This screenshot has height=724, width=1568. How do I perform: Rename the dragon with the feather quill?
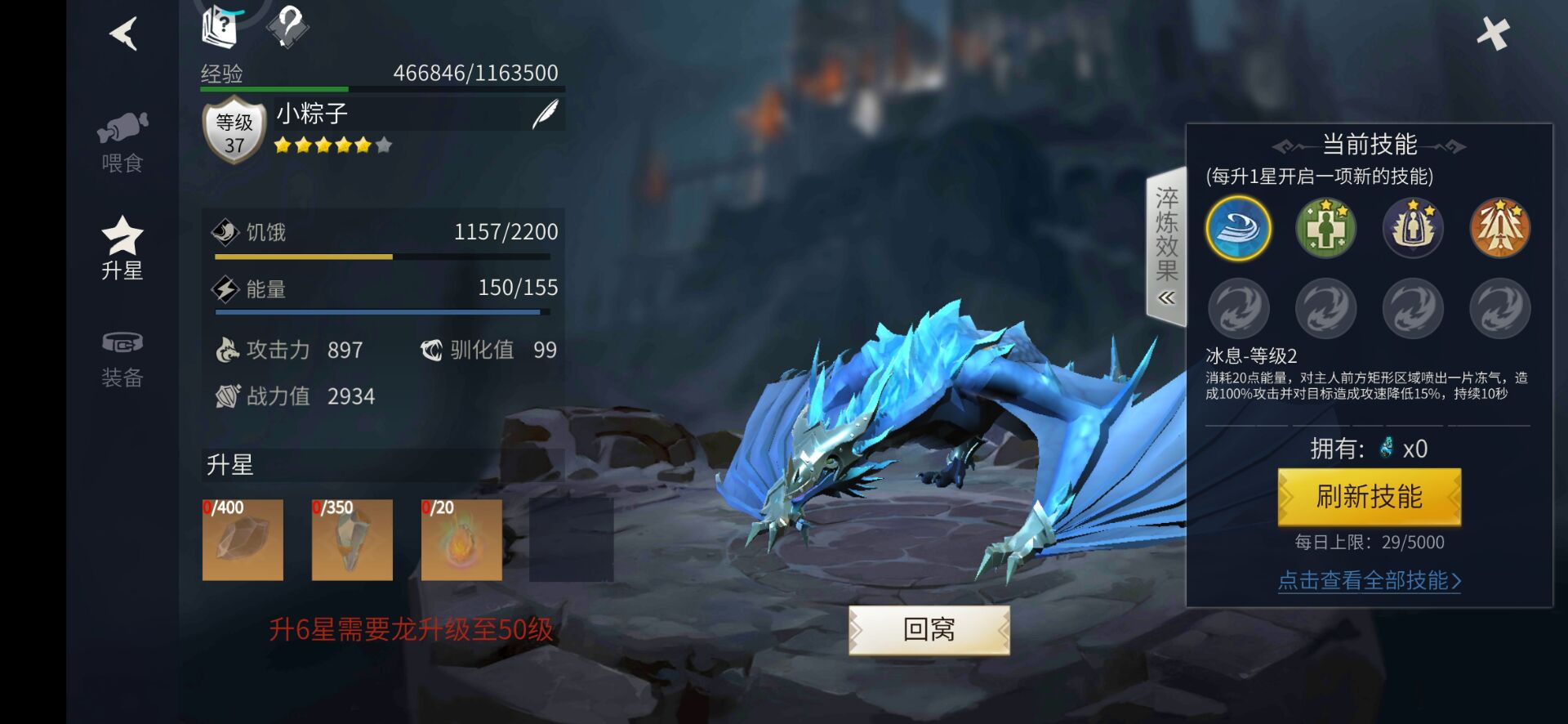pos(545,115)
